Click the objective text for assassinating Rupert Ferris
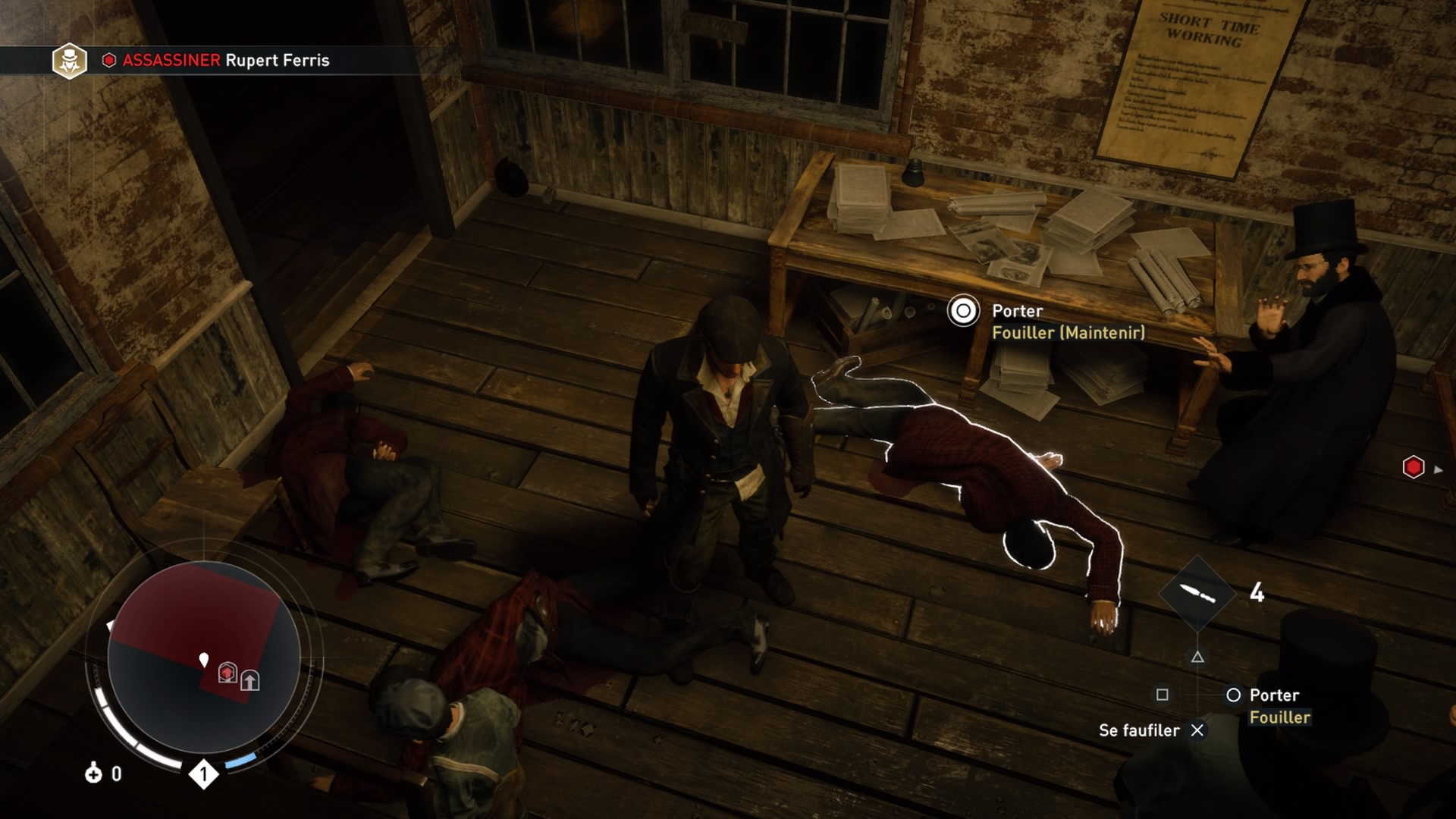 coord(225,60)
